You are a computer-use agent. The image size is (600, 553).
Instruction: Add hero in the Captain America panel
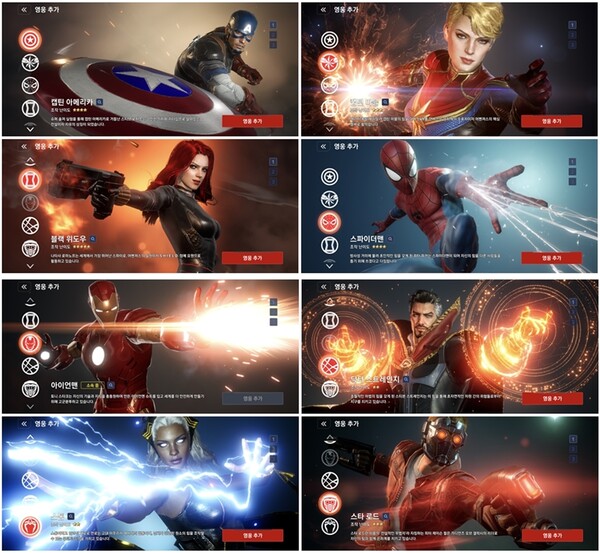(x=252, y=121)
